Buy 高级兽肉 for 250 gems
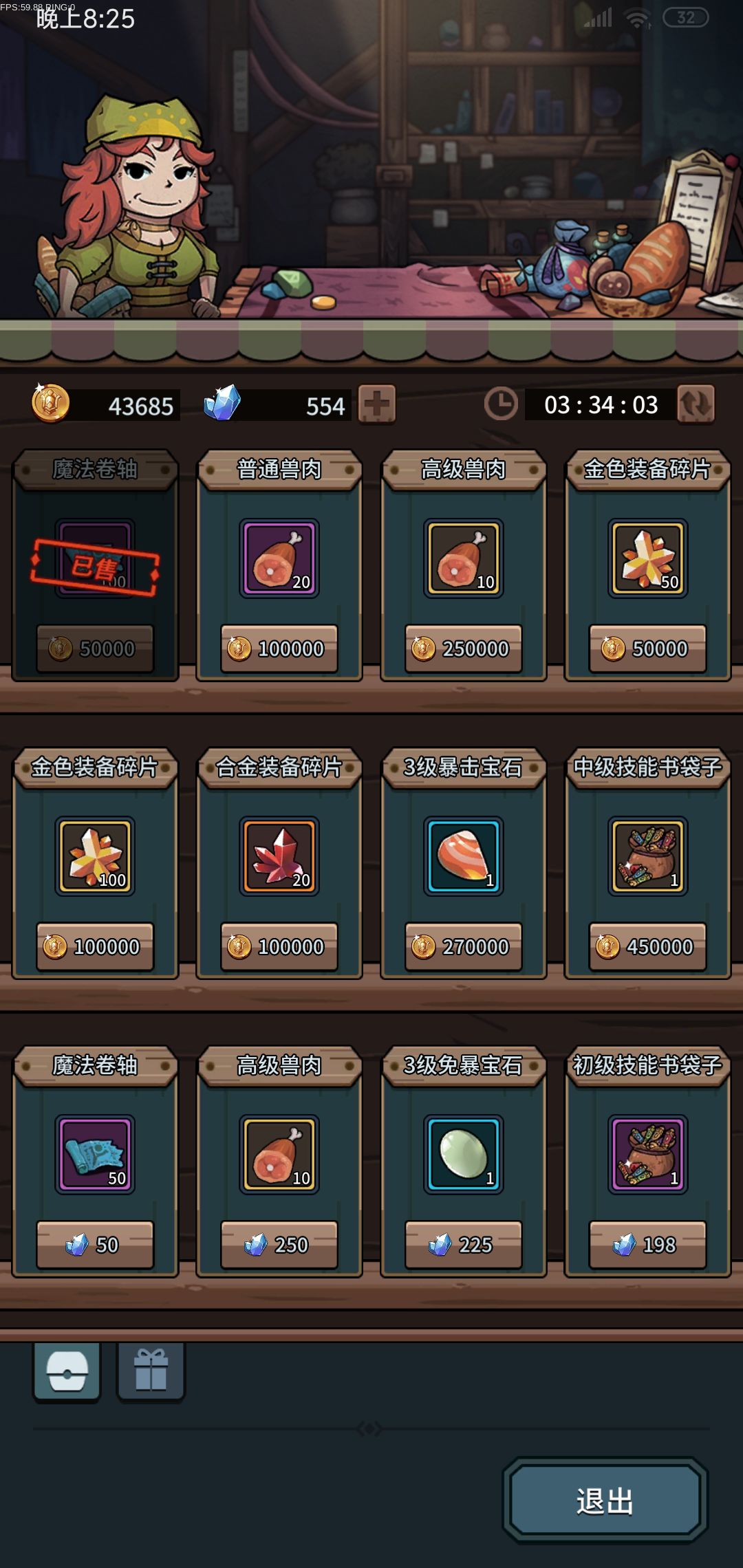 click(x=279, y=1245)
